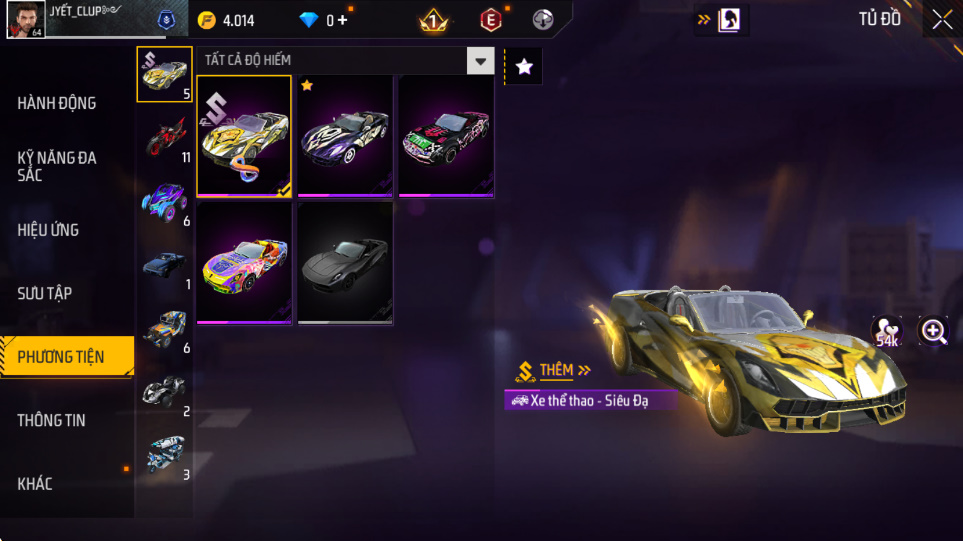Open the player profile avatar
This screenshot has height=541, width=963.
(x=25, y=19)
